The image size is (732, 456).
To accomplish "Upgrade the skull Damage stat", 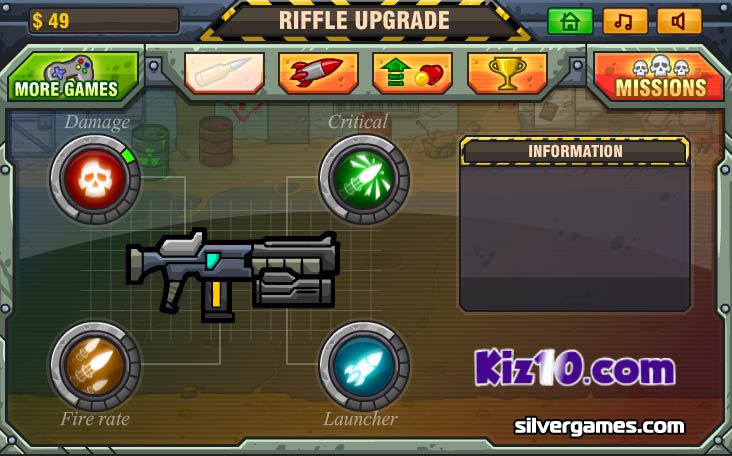I will point(94,180).
